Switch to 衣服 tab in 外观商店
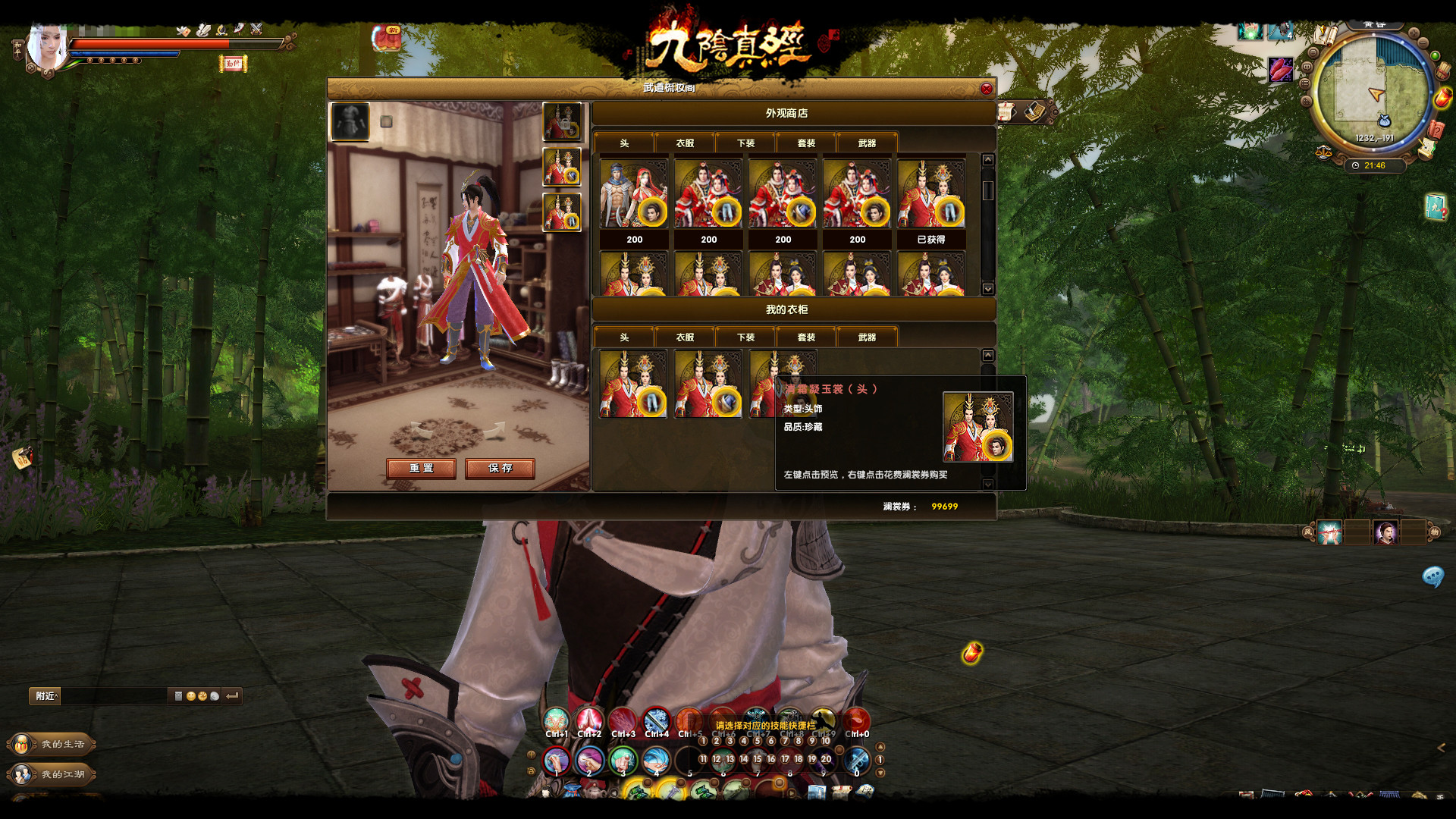This screenshot has height=819, width=1456. [685, 143]
